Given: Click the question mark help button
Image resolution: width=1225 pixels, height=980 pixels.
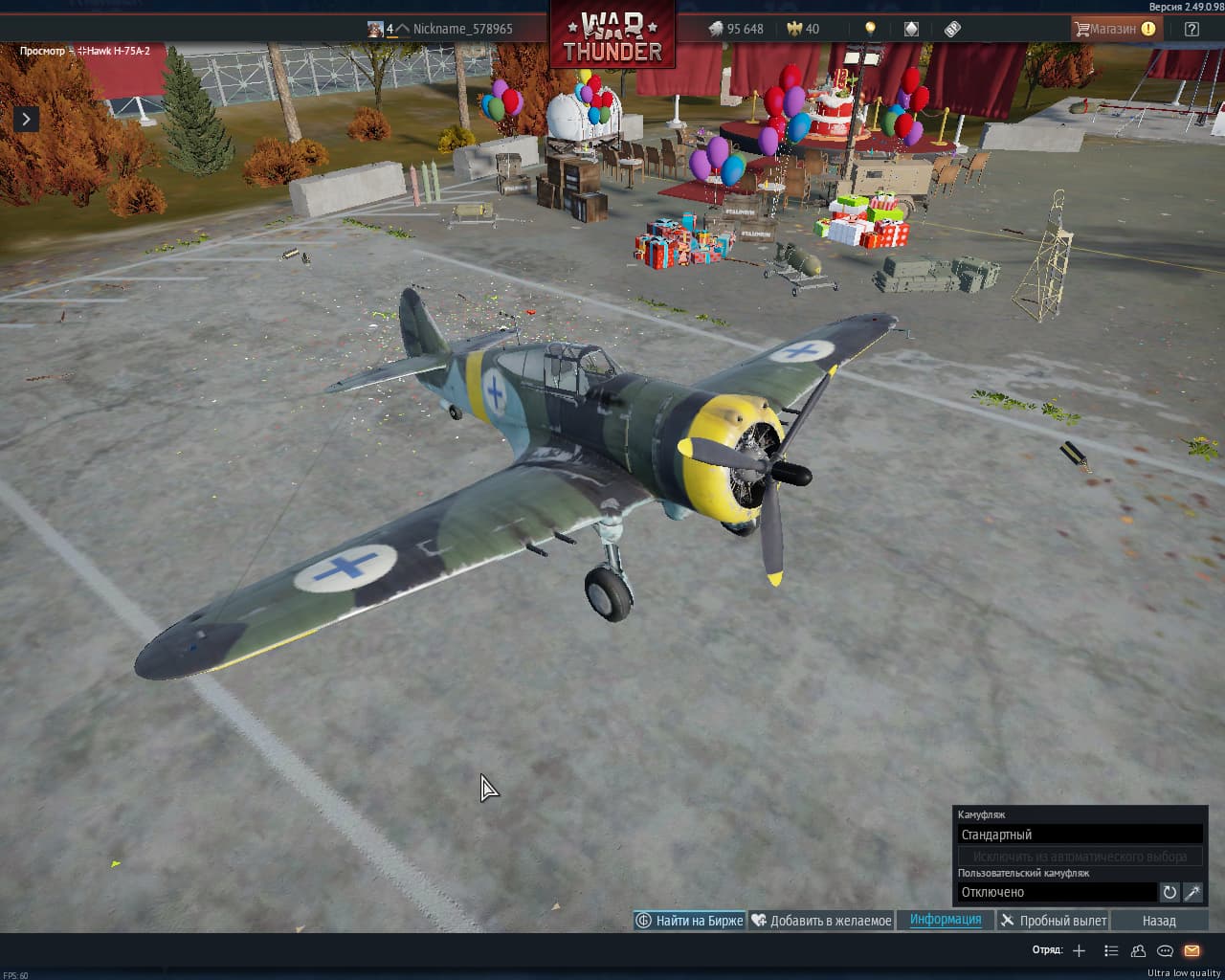Looking at the screenshot, I should tap(1192, 29).
